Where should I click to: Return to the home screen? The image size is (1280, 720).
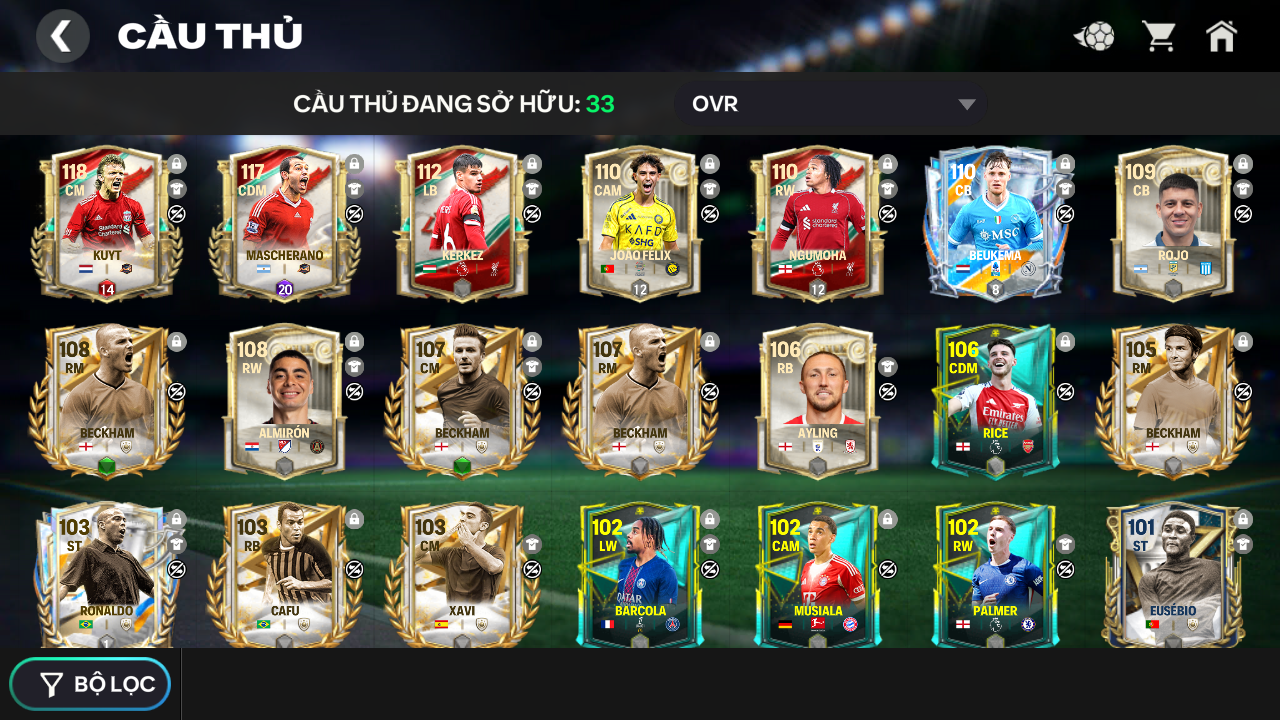point(1221,37)
